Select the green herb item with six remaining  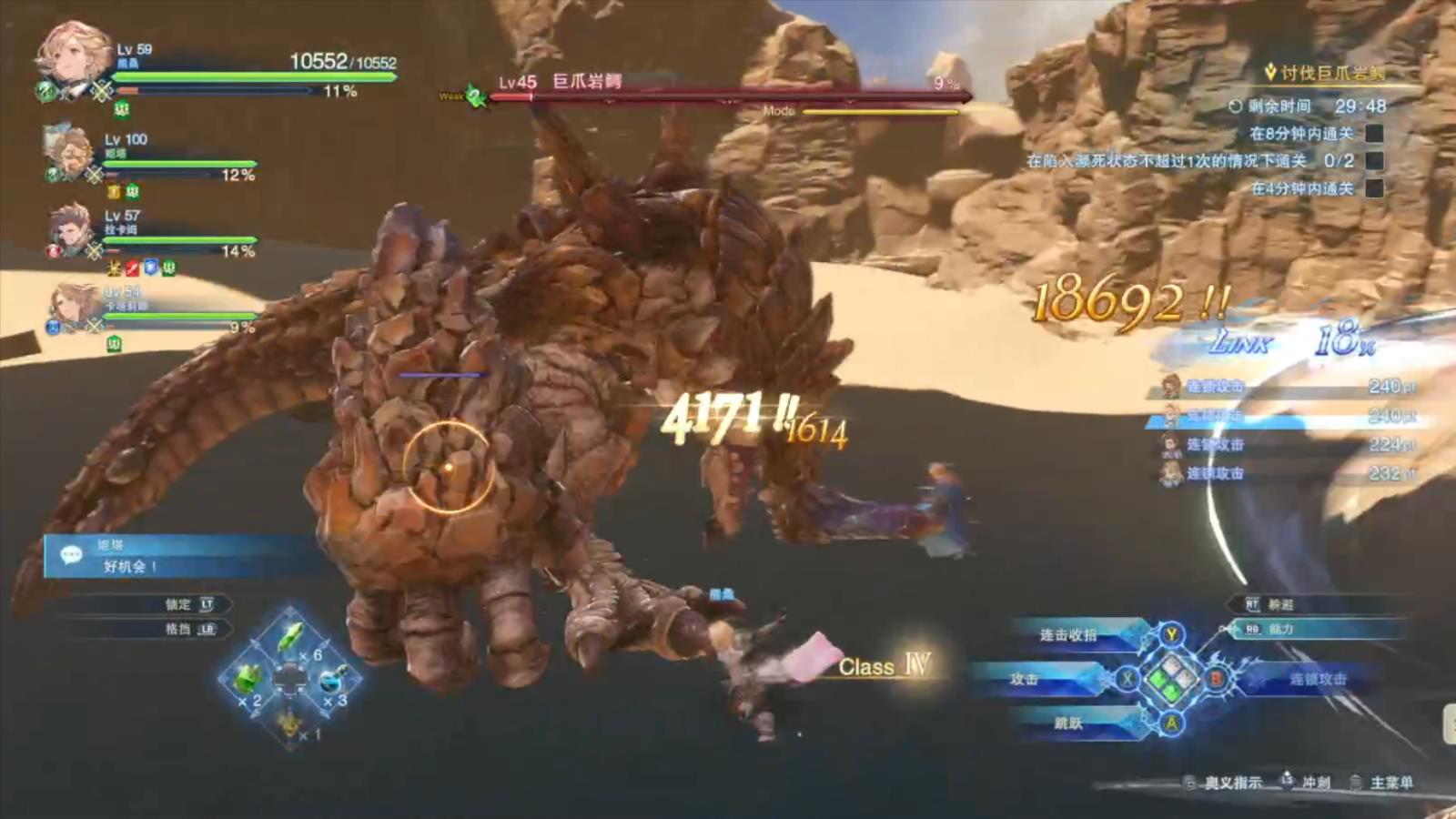pyautogui.click(x=291, y=638)
